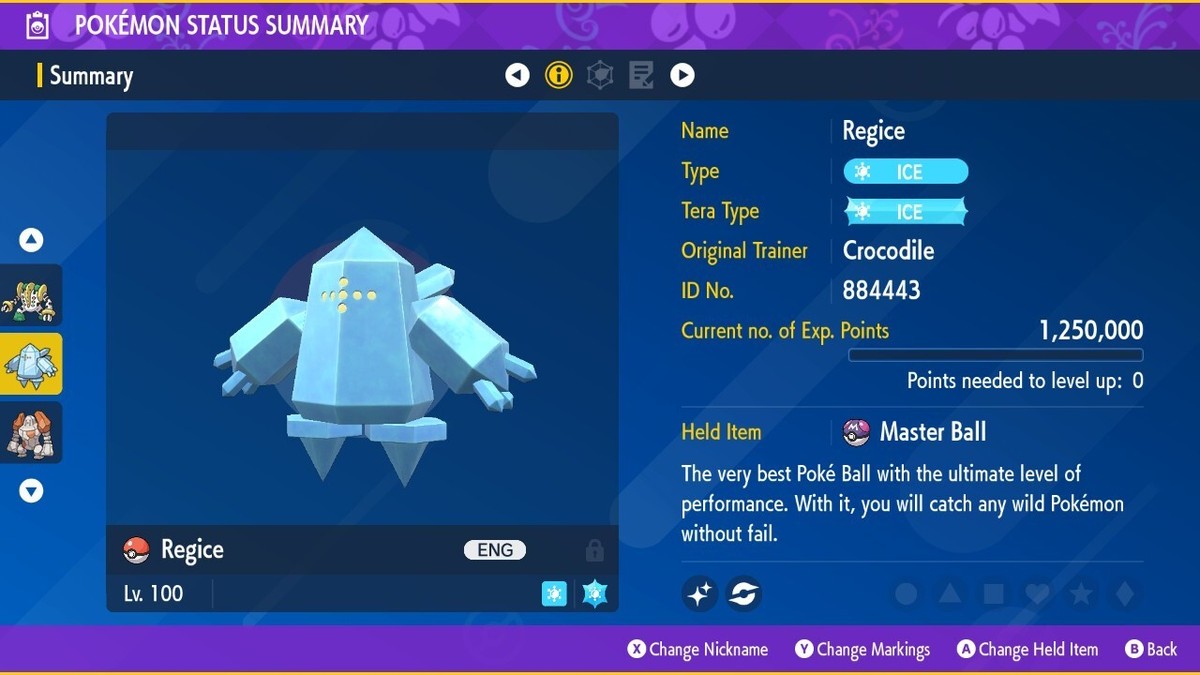
Task: Click the round swirl mark icon
Action: pos(743,594)
